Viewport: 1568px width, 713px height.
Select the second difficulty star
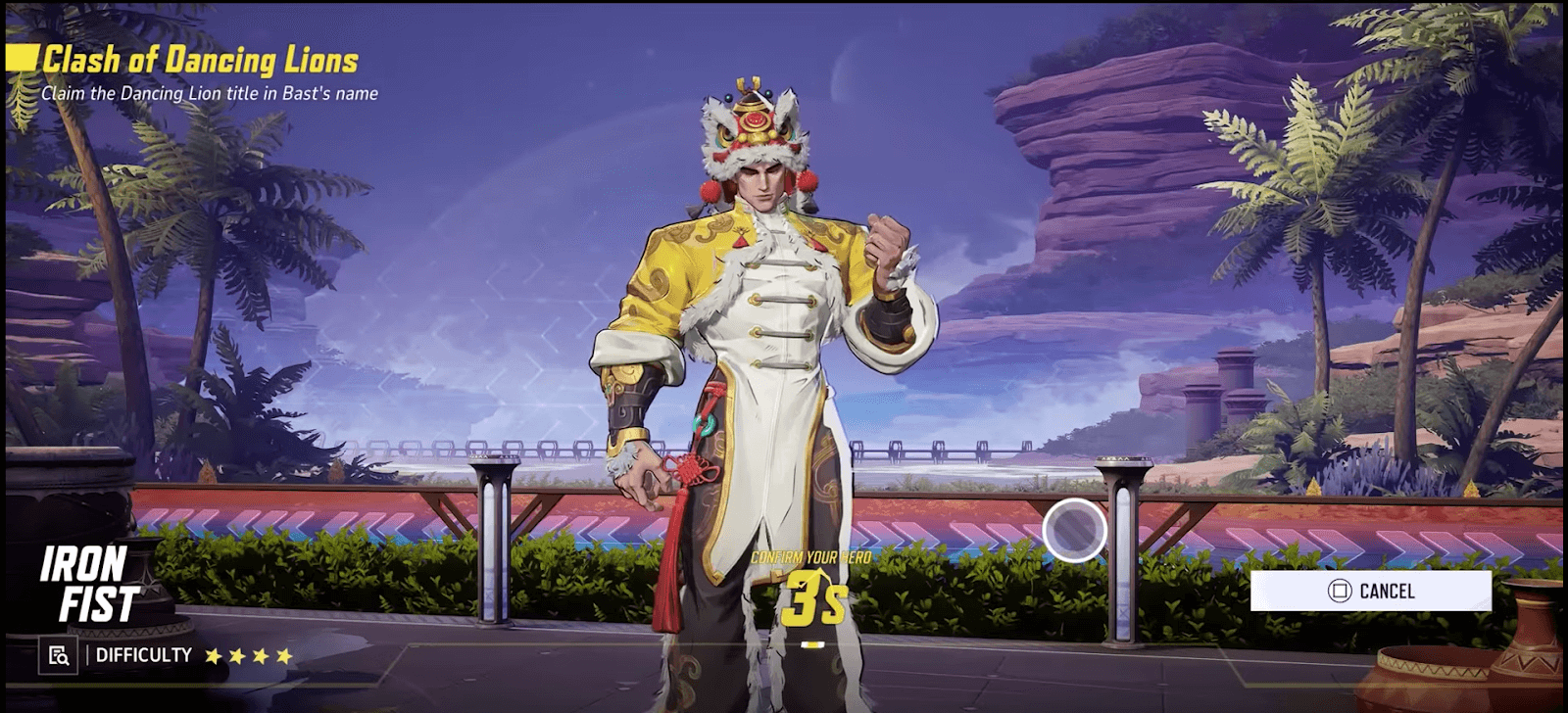click(238, 656)
